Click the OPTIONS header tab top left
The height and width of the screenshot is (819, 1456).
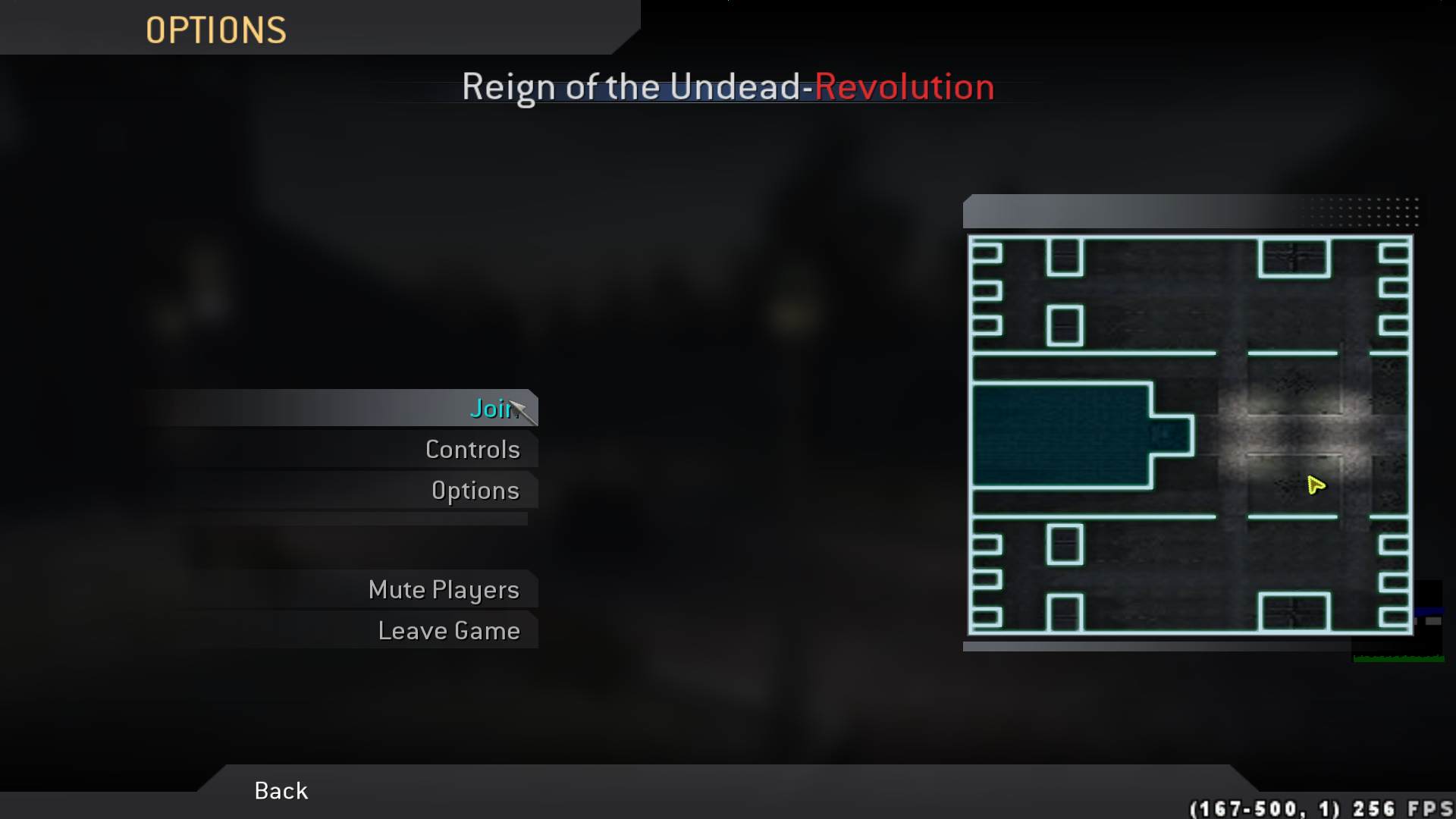(x=216, y=30)
